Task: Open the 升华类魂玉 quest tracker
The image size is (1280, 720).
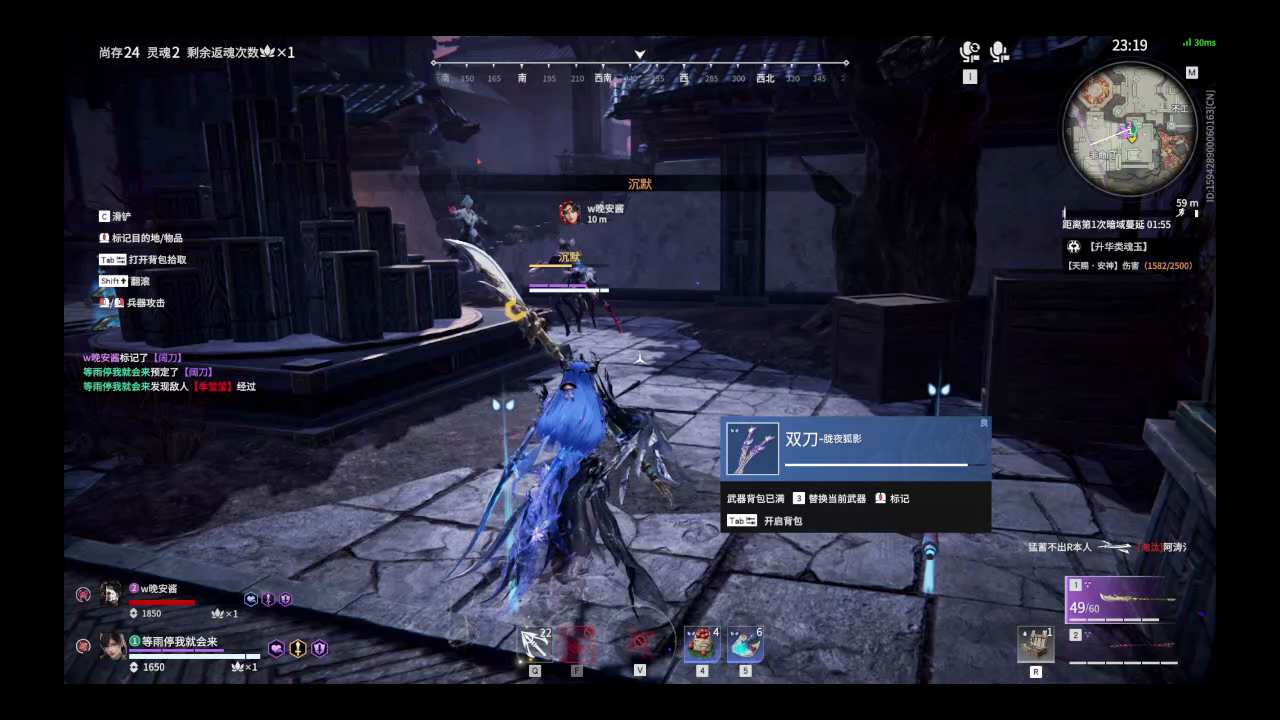Action: tap(1118, 246)
